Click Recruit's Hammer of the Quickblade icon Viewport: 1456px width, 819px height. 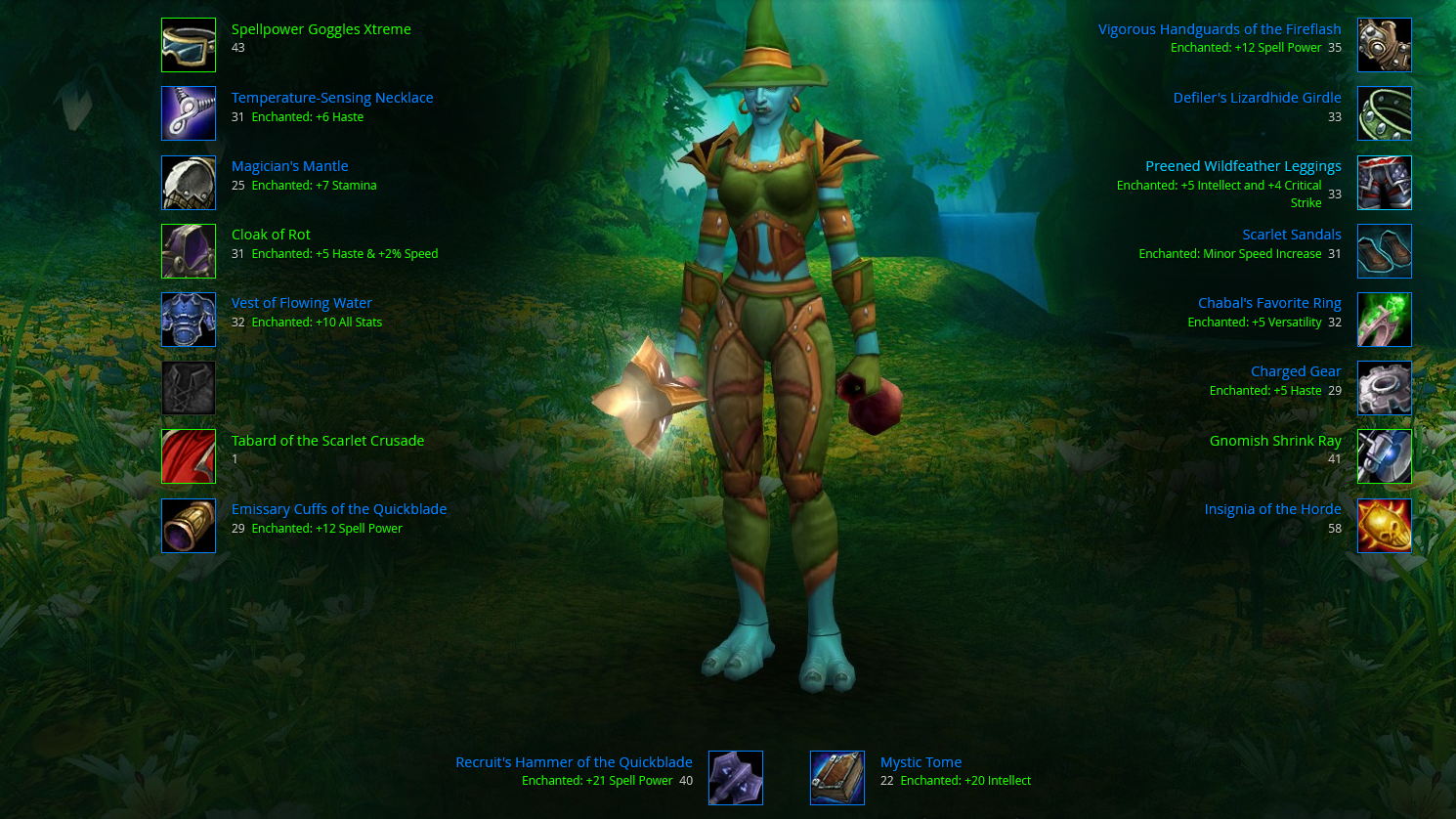(x=735, y=778)
